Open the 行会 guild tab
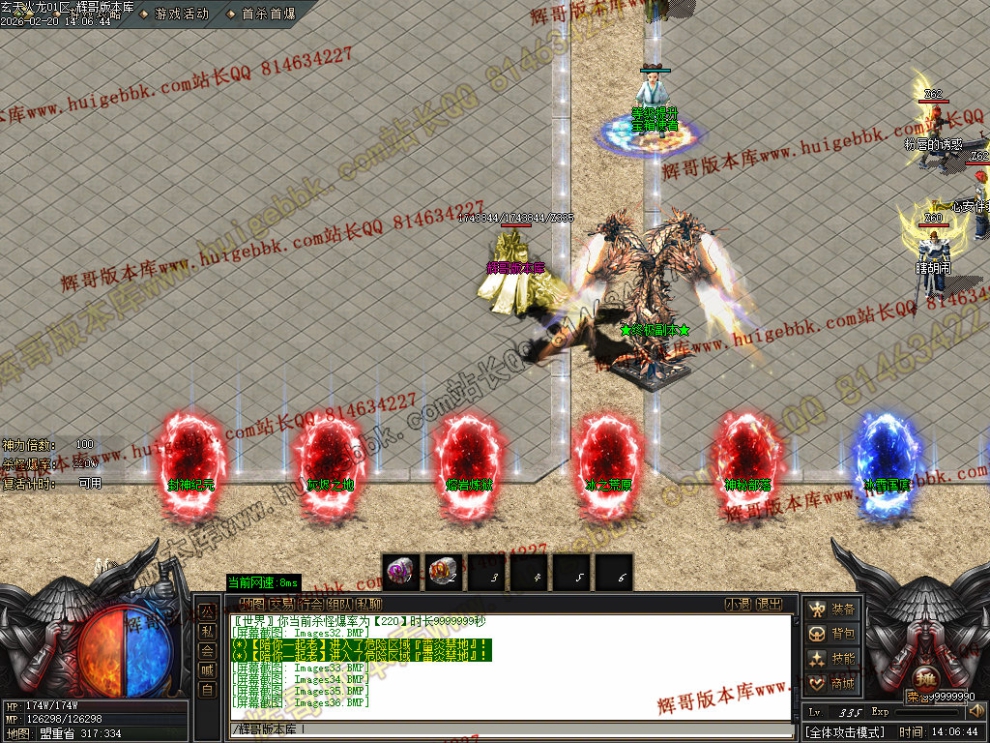This screenshot has height=743, width=990. (310, 604)
